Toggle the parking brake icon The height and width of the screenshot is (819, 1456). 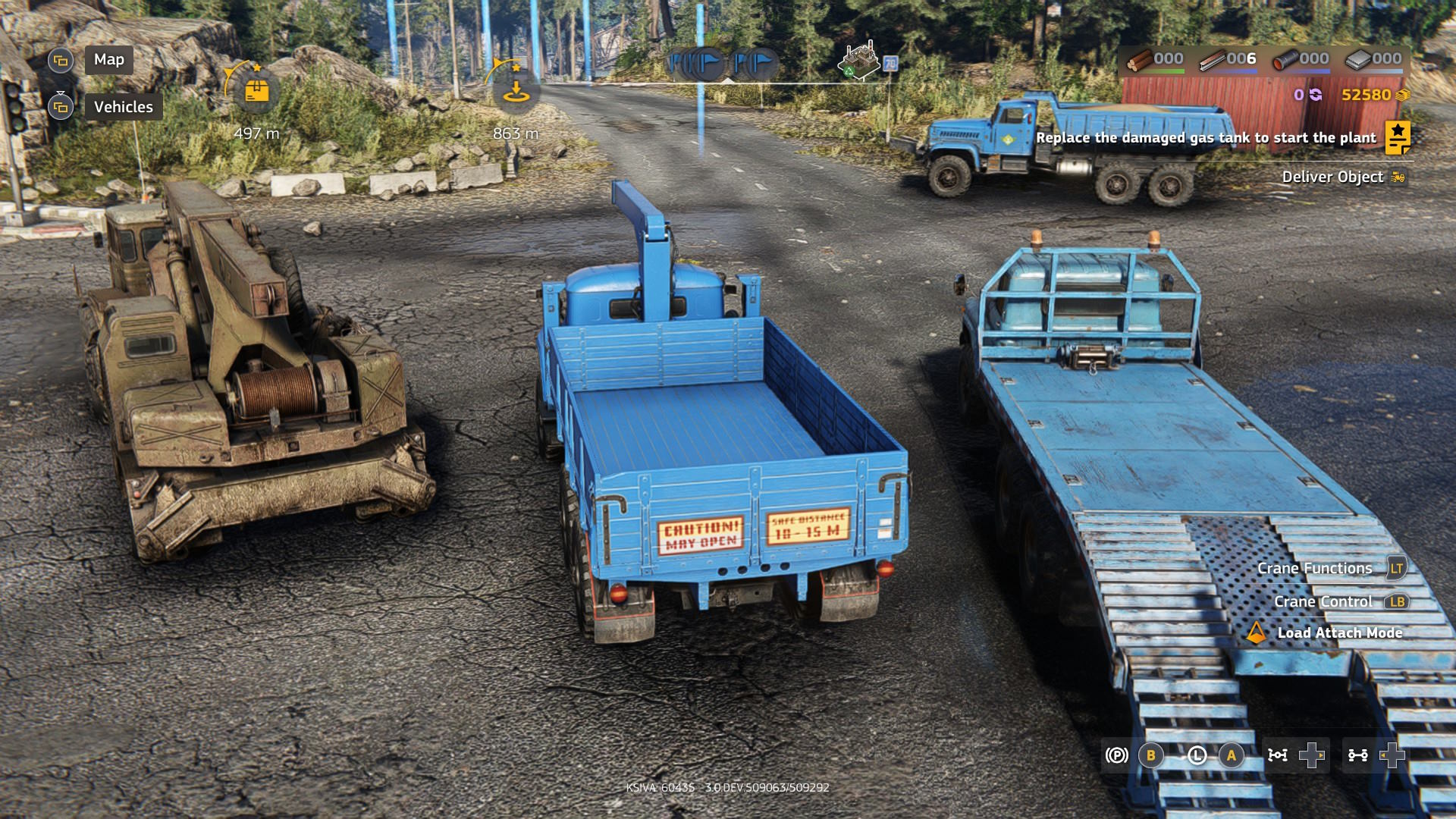coord(1116,755)
